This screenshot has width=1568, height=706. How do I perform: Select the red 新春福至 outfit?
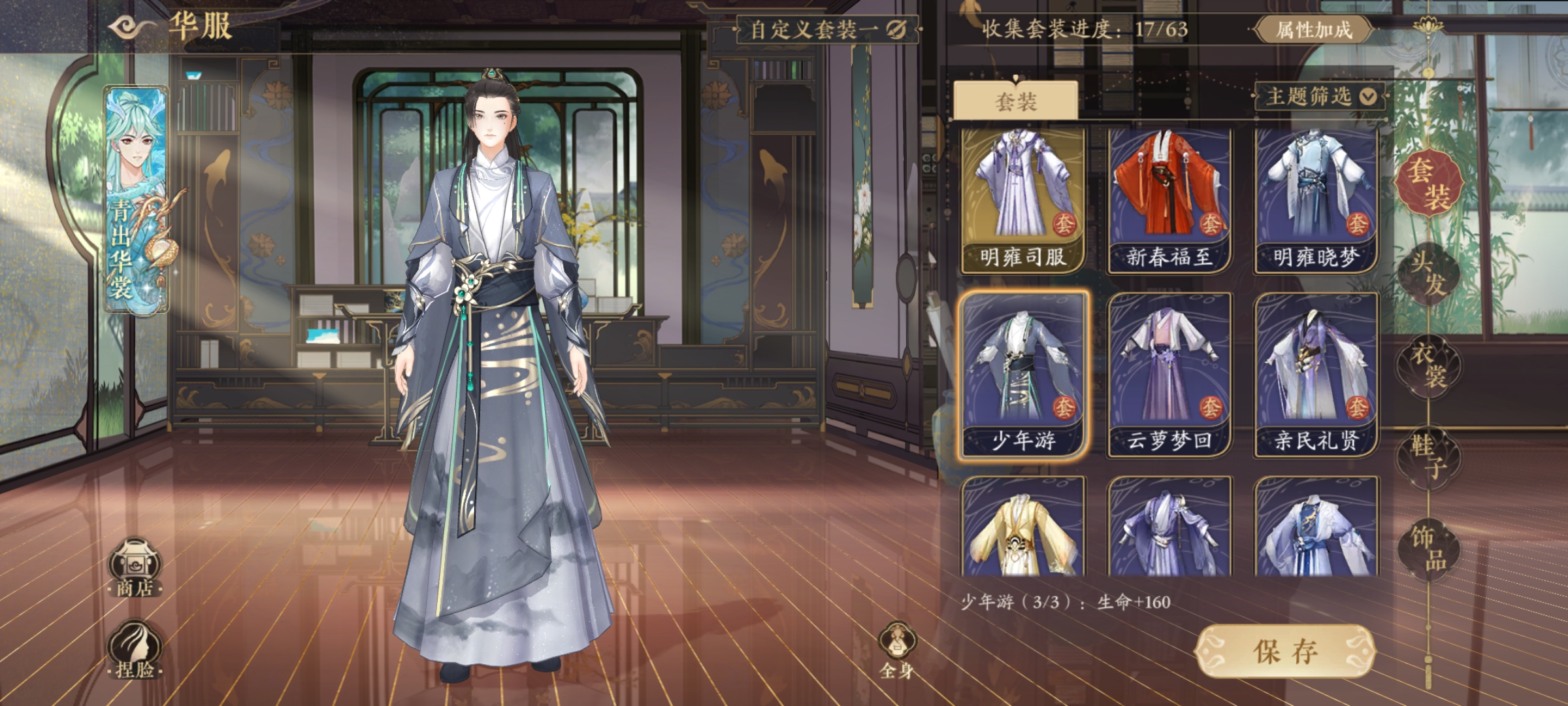click(x=1169, y=199)
